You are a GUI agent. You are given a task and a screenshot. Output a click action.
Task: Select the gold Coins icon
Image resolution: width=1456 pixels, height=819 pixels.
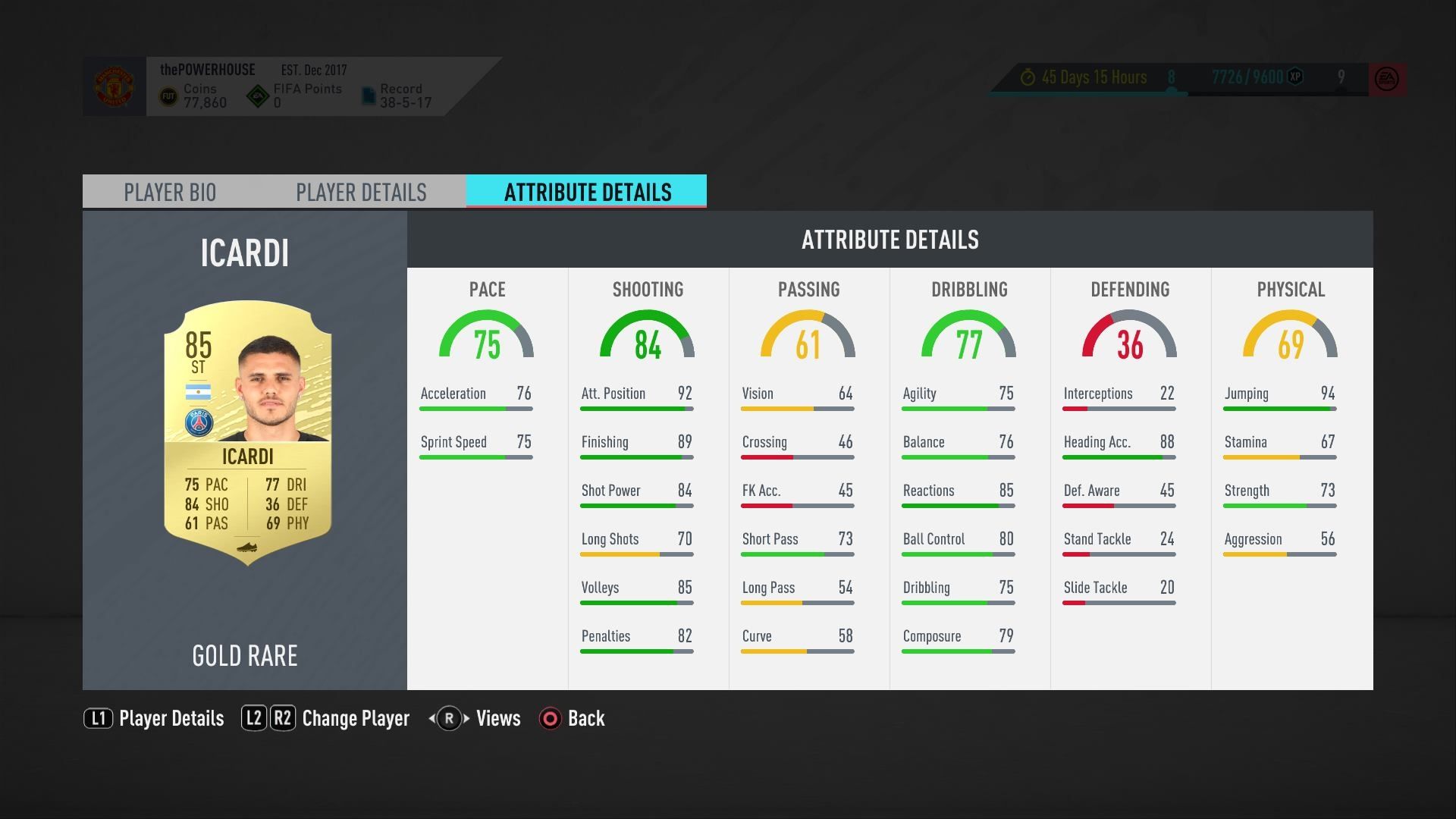(168, 95)
